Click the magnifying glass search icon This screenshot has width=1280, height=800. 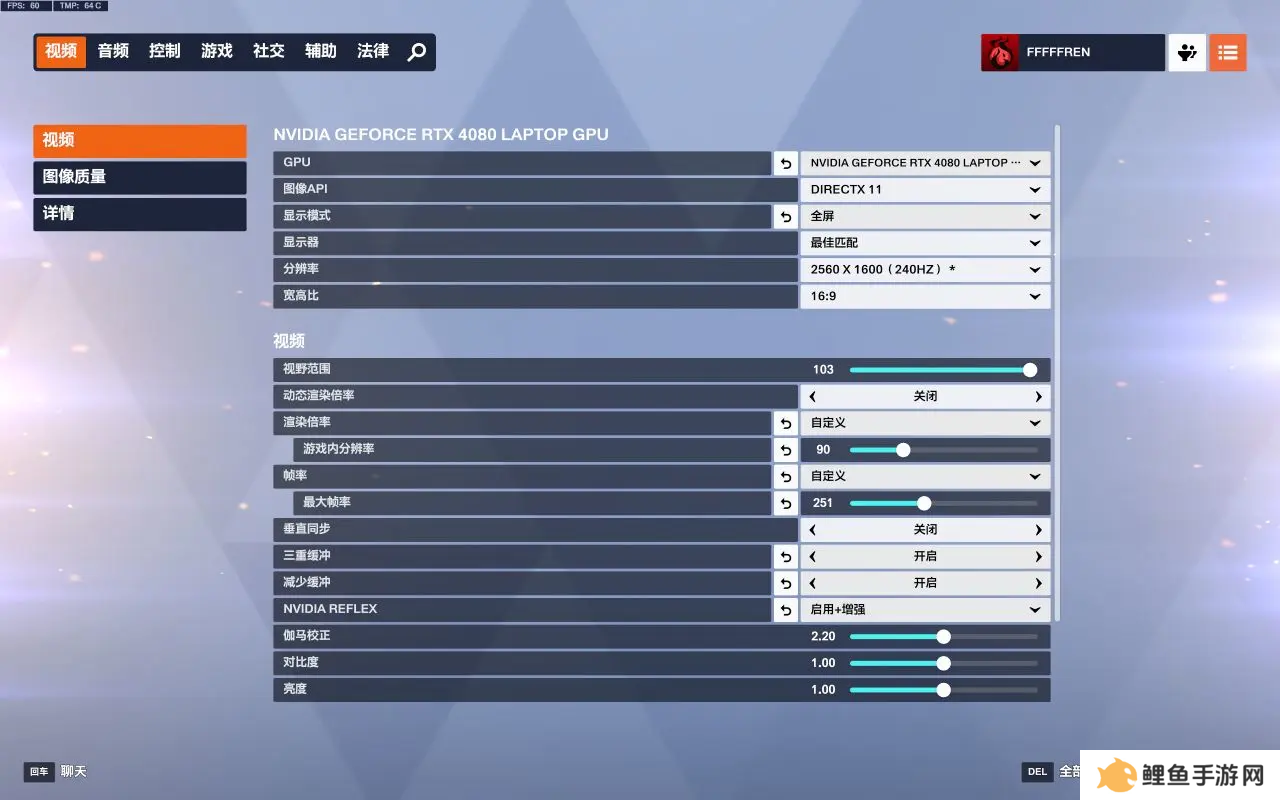(417, 52)
